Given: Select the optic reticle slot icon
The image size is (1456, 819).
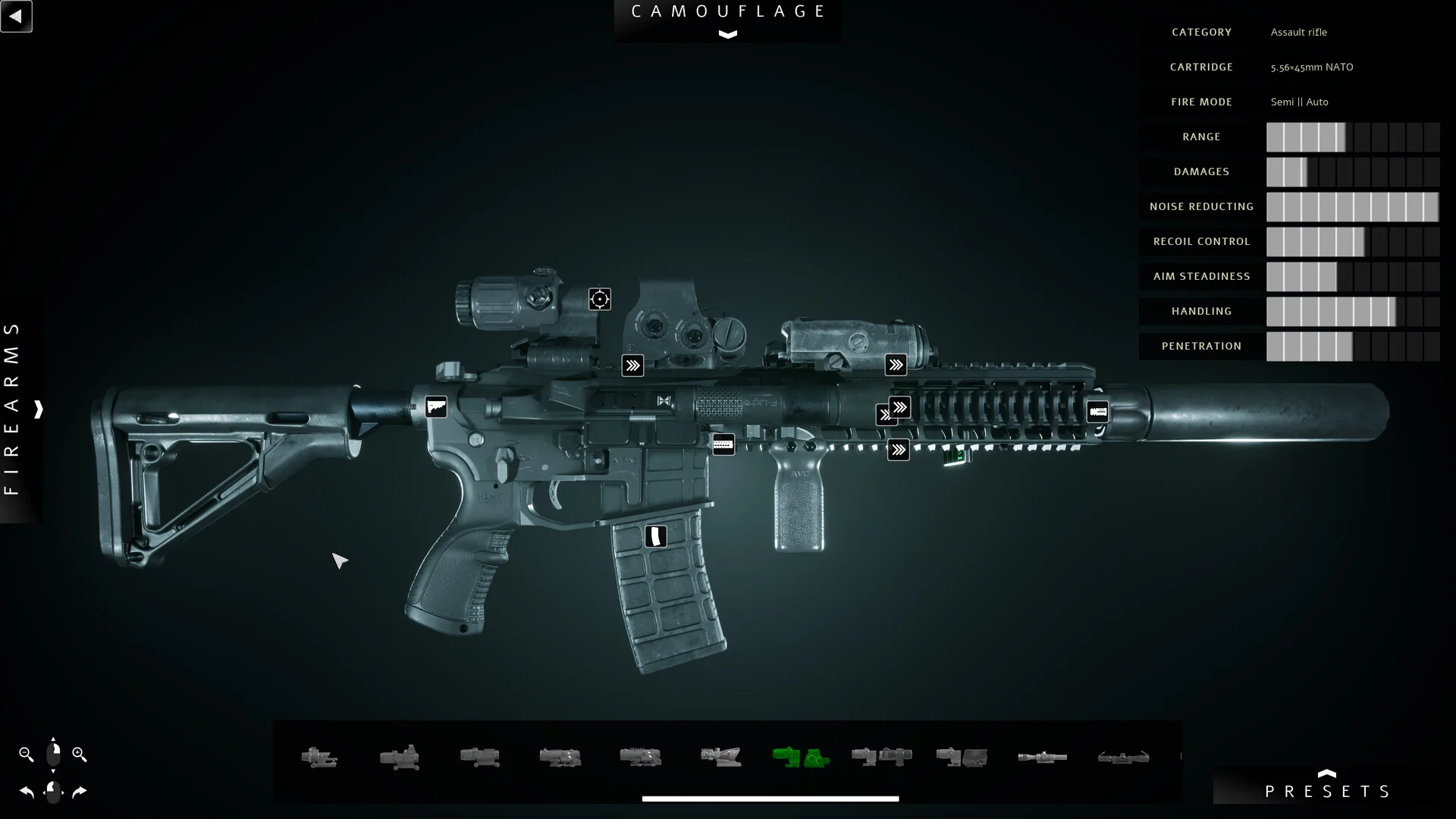Looking at the screenshot, I should [600, 299].
